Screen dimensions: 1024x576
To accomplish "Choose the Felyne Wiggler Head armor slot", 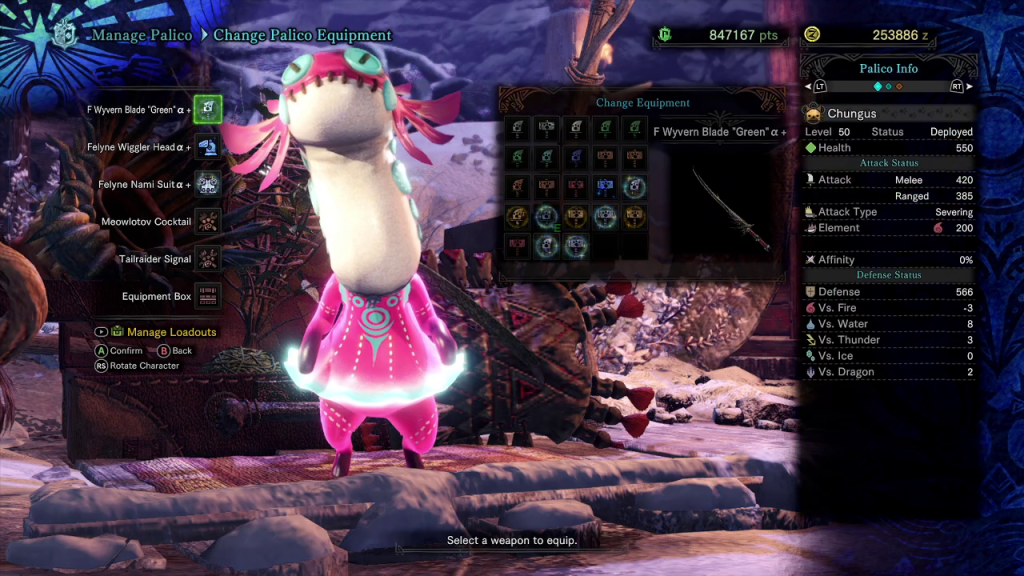I will click(x=208, y=147).
